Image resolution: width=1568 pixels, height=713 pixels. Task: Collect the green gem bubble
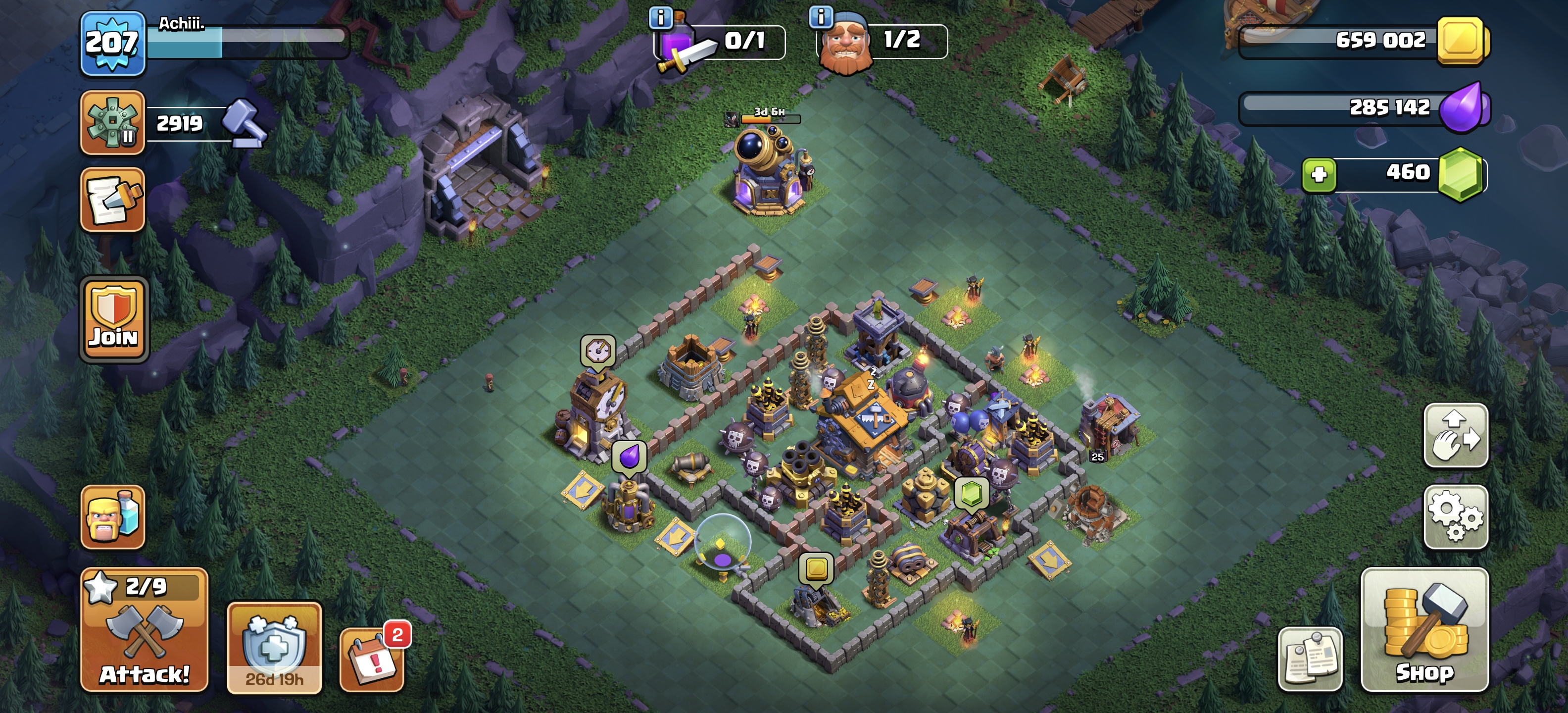tap(971, 492)
